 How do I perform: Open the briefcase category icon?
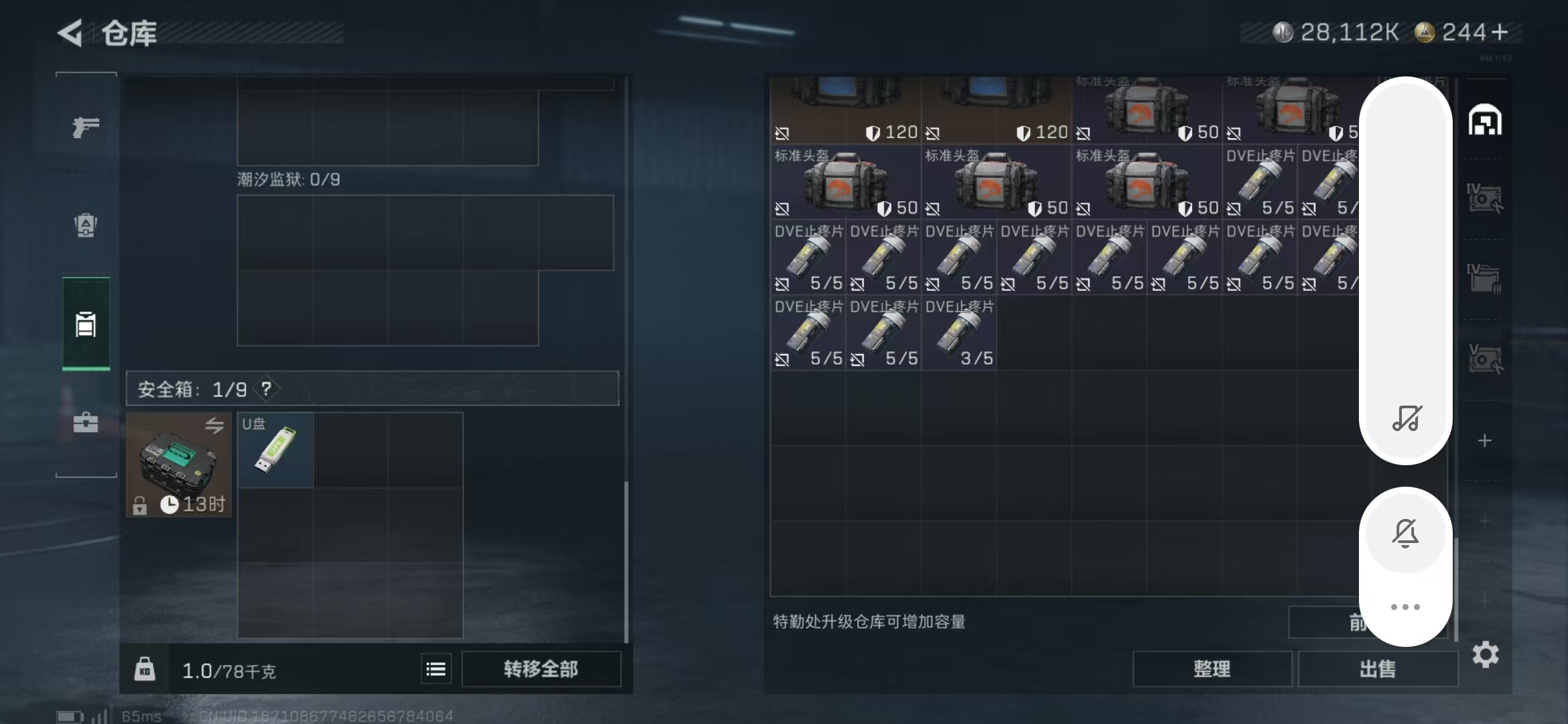[x=85, y=423]
